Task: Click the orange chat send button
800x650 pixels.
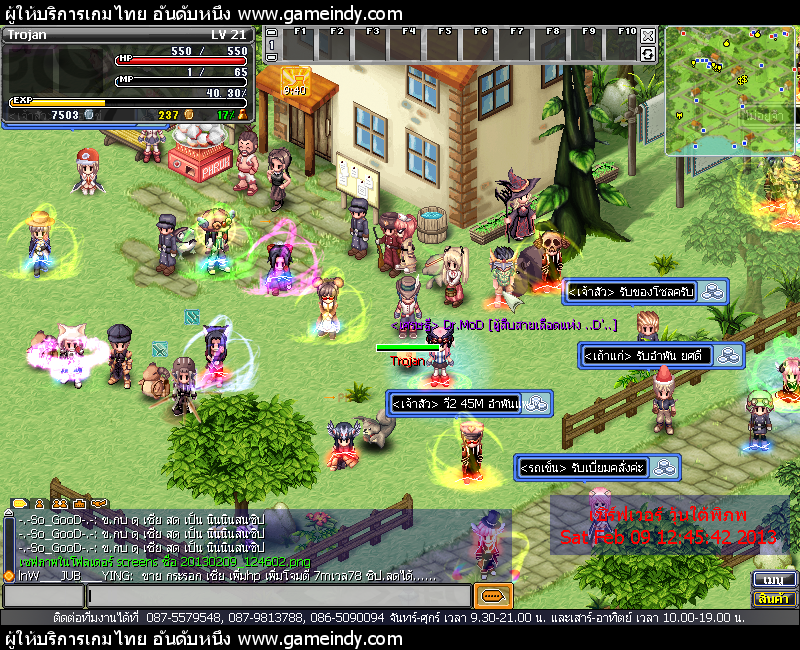Action: (493, 596)
